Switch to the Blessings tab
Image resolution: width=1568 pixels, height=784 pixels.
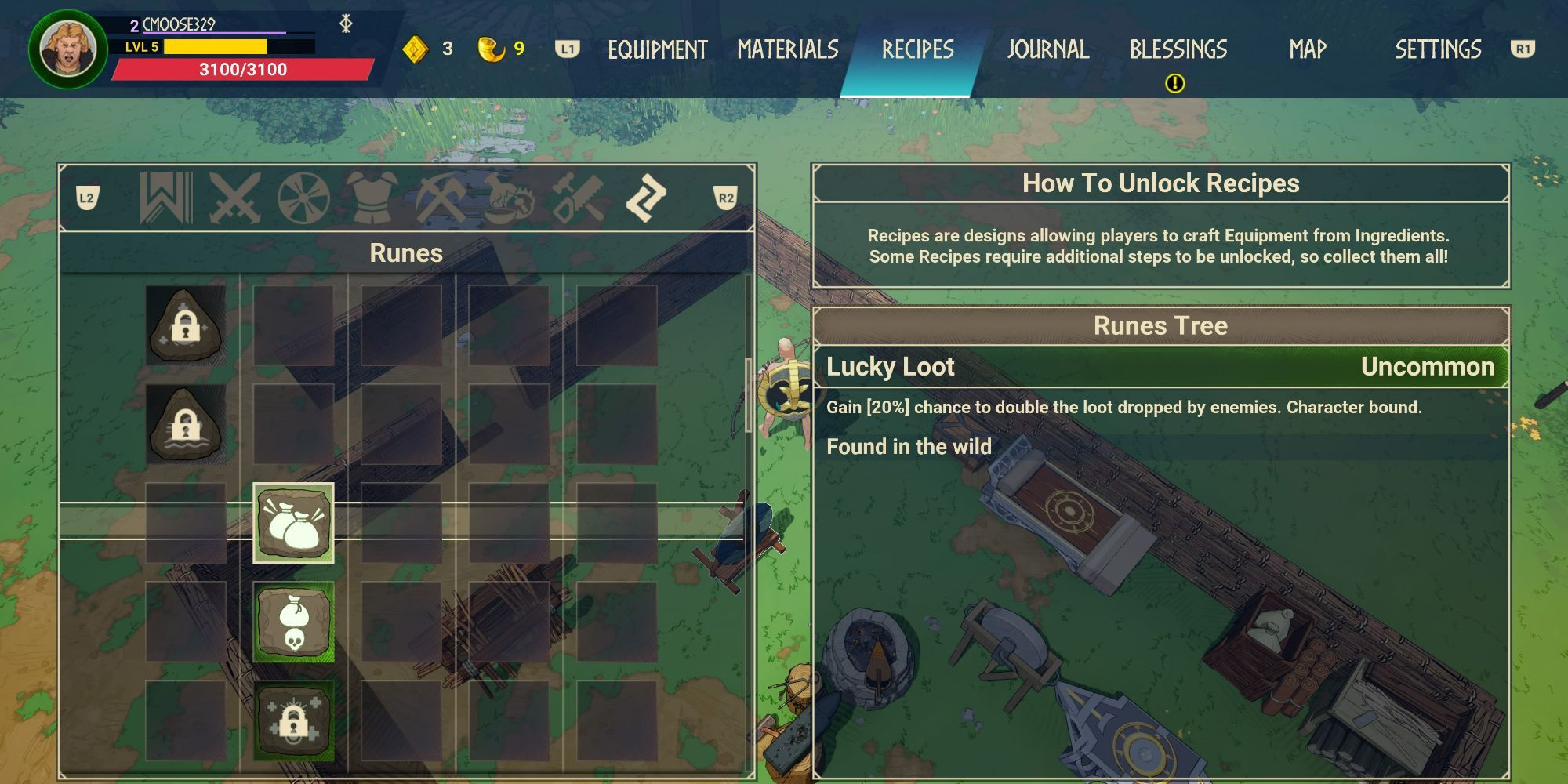coord(1178,49)
